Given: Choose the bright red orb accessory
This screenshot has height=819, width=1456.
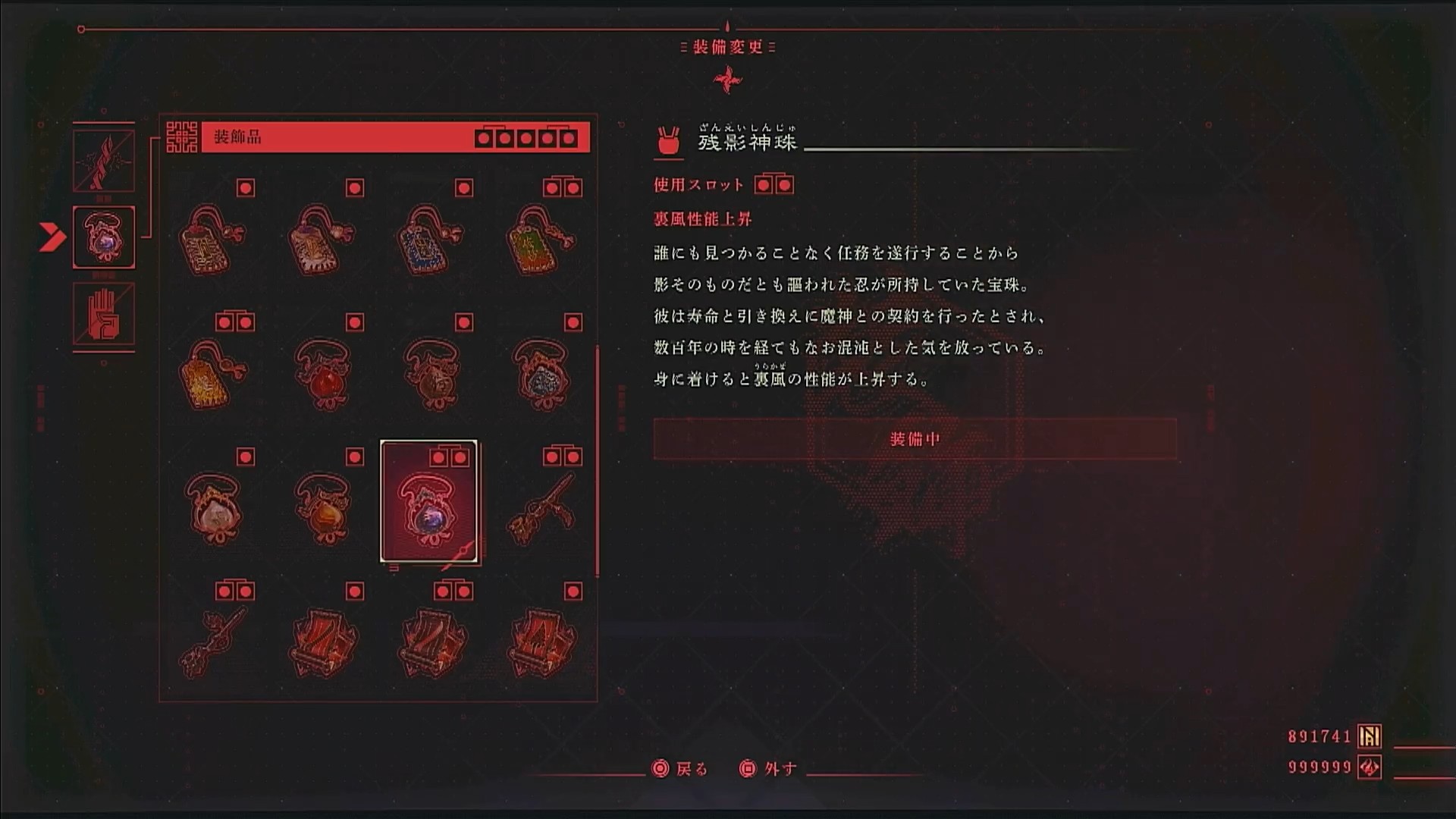Looking at the screenshot, I should (x=322, y=374).
